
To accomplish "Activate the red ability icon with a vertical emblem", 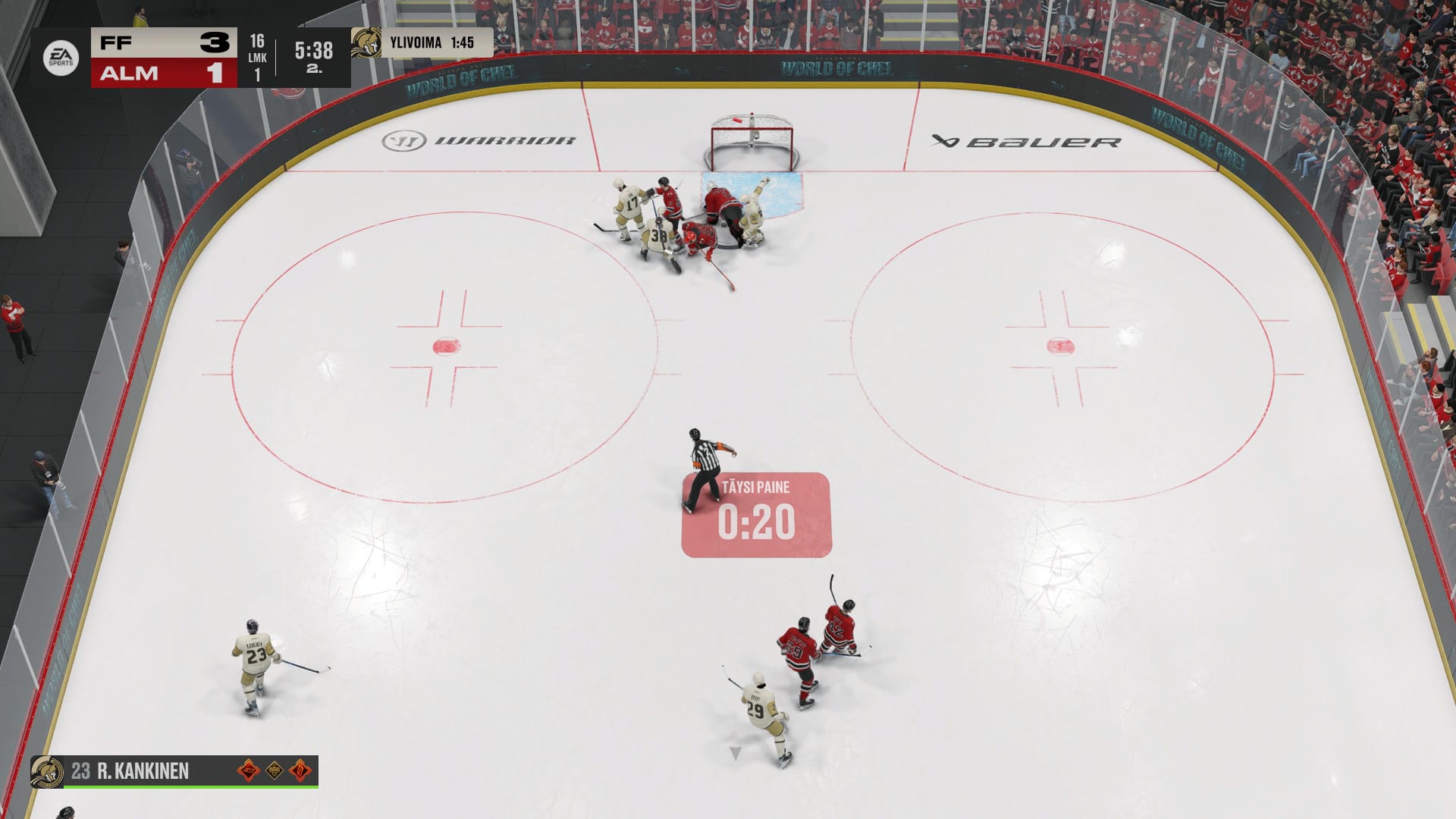I will (301, 771).
